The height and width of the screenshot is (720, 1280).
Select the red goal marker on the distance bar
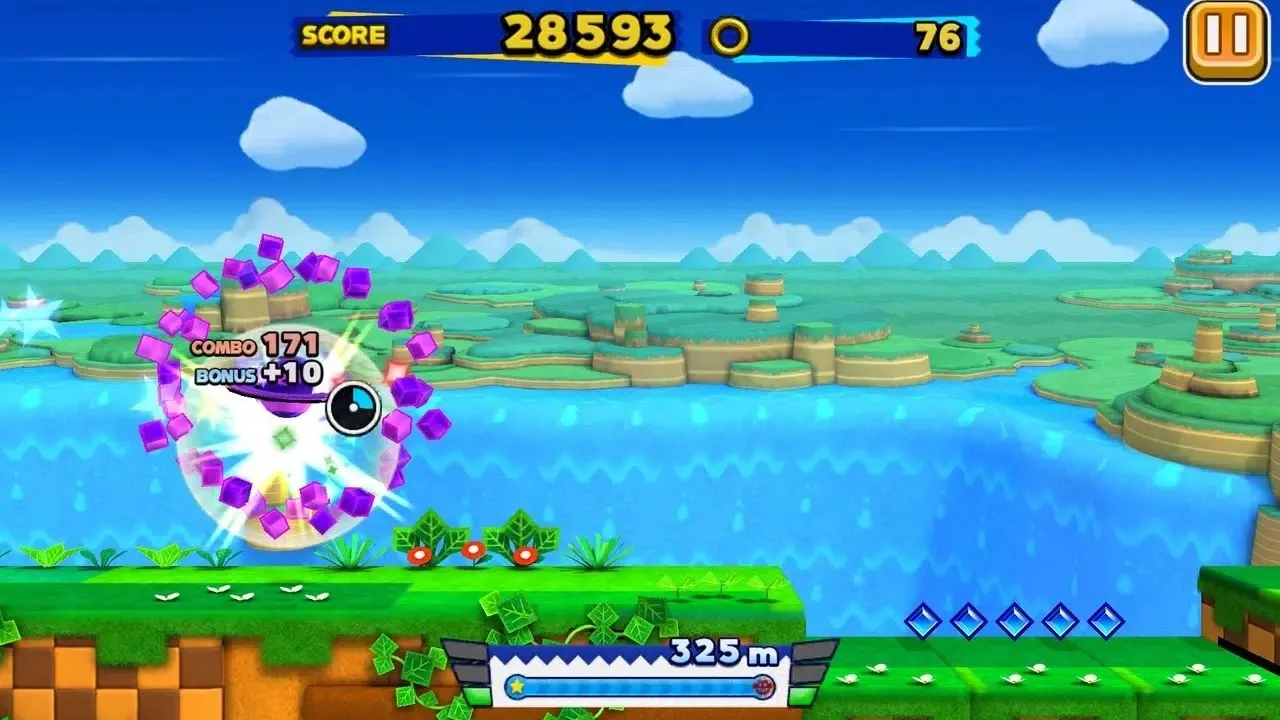coord(766,686)
